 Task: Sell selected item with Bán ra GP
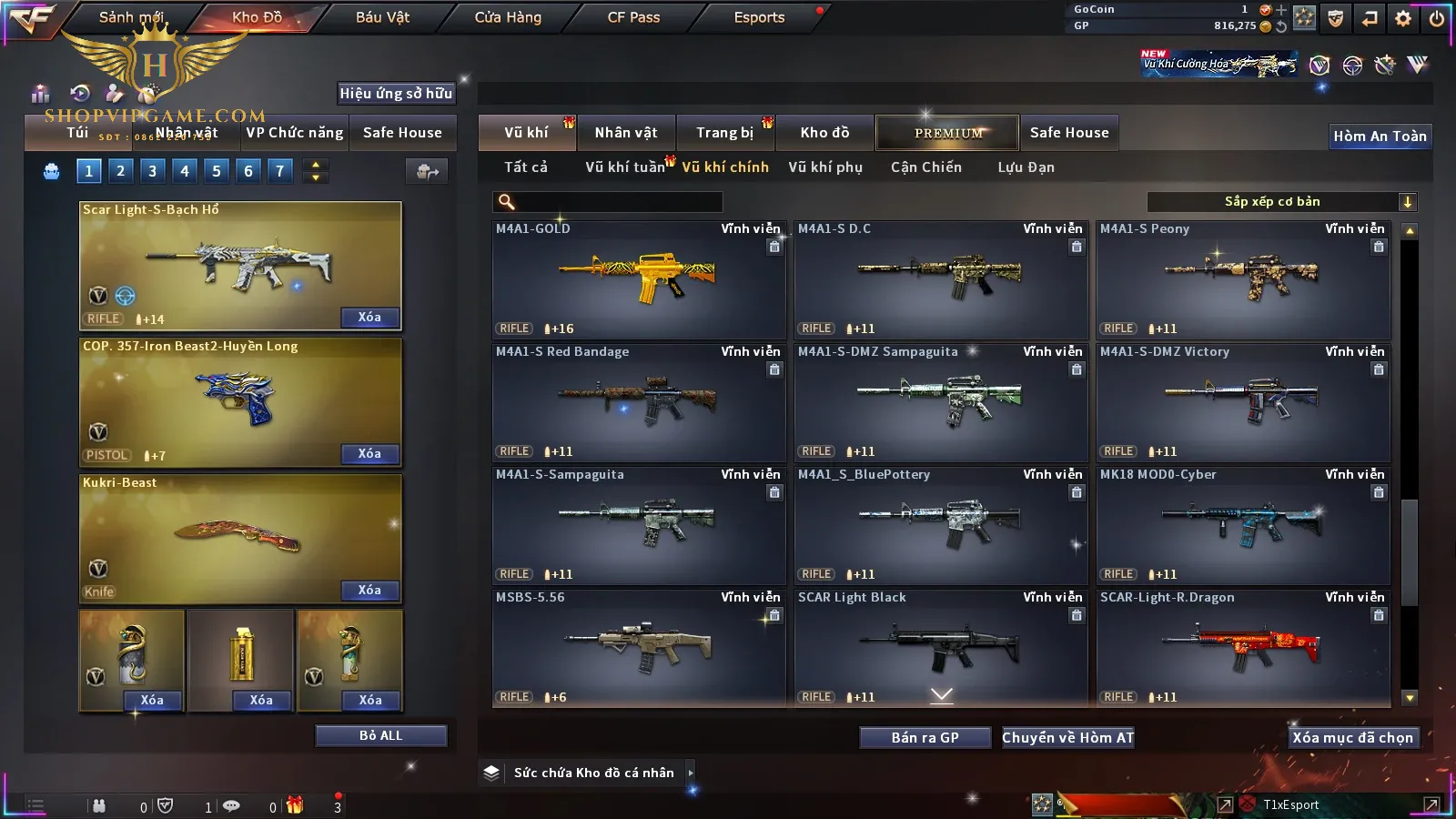coord(925,738)
